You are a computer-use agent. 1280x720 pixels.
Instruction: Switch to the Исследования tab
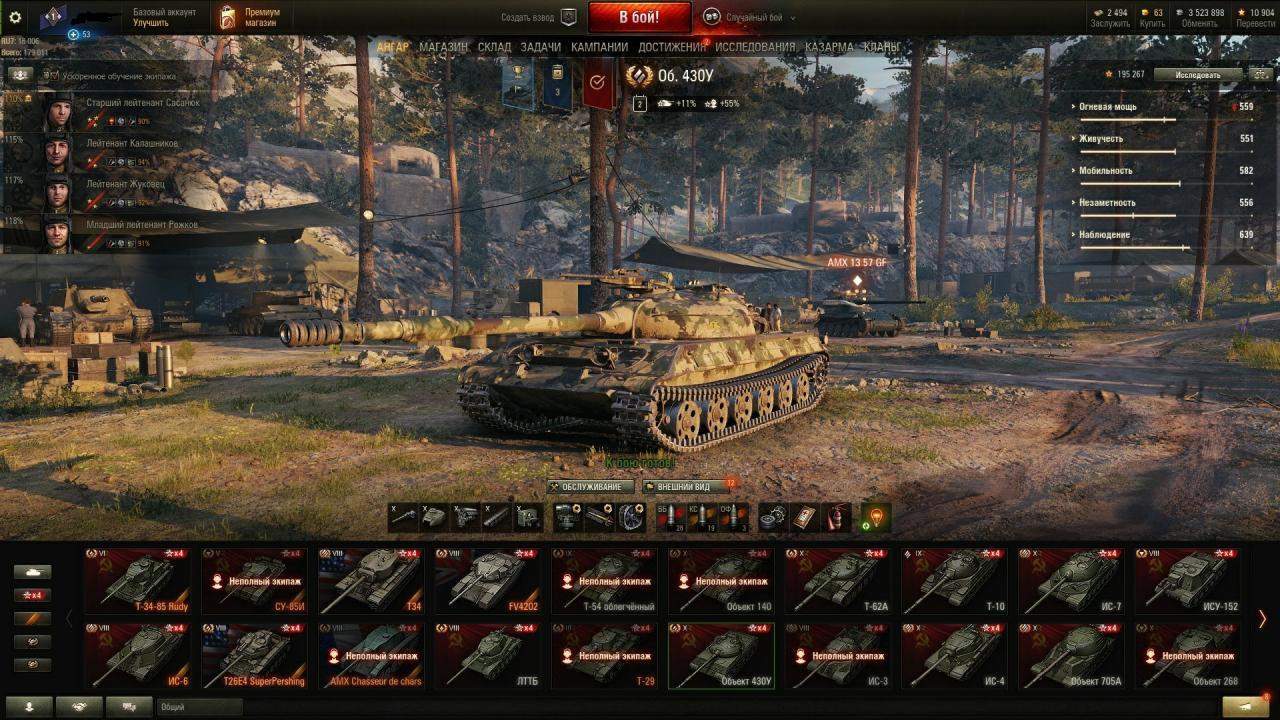(755, 47)
